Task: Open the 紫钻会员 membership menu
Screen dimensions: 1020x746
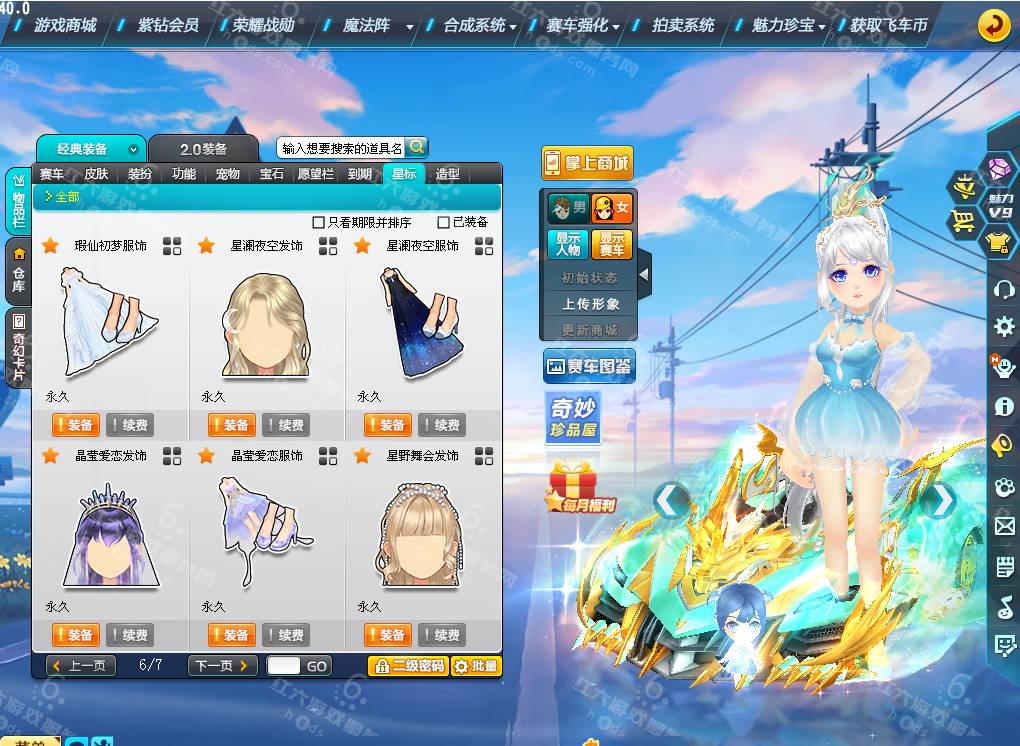Action: [167, 25]
